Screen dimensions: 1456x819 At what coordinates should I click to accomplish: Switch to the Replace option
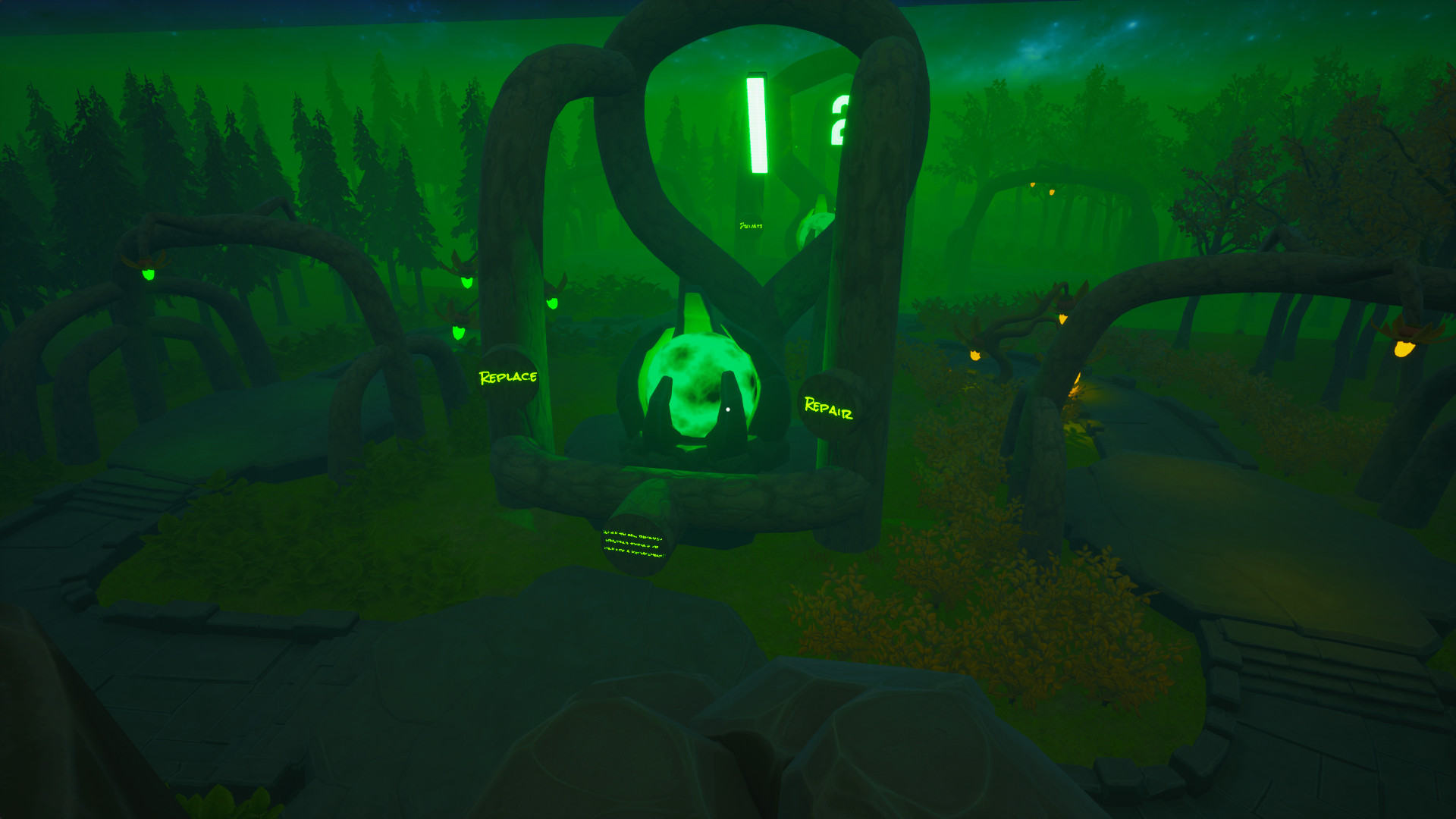click(508, 375)
